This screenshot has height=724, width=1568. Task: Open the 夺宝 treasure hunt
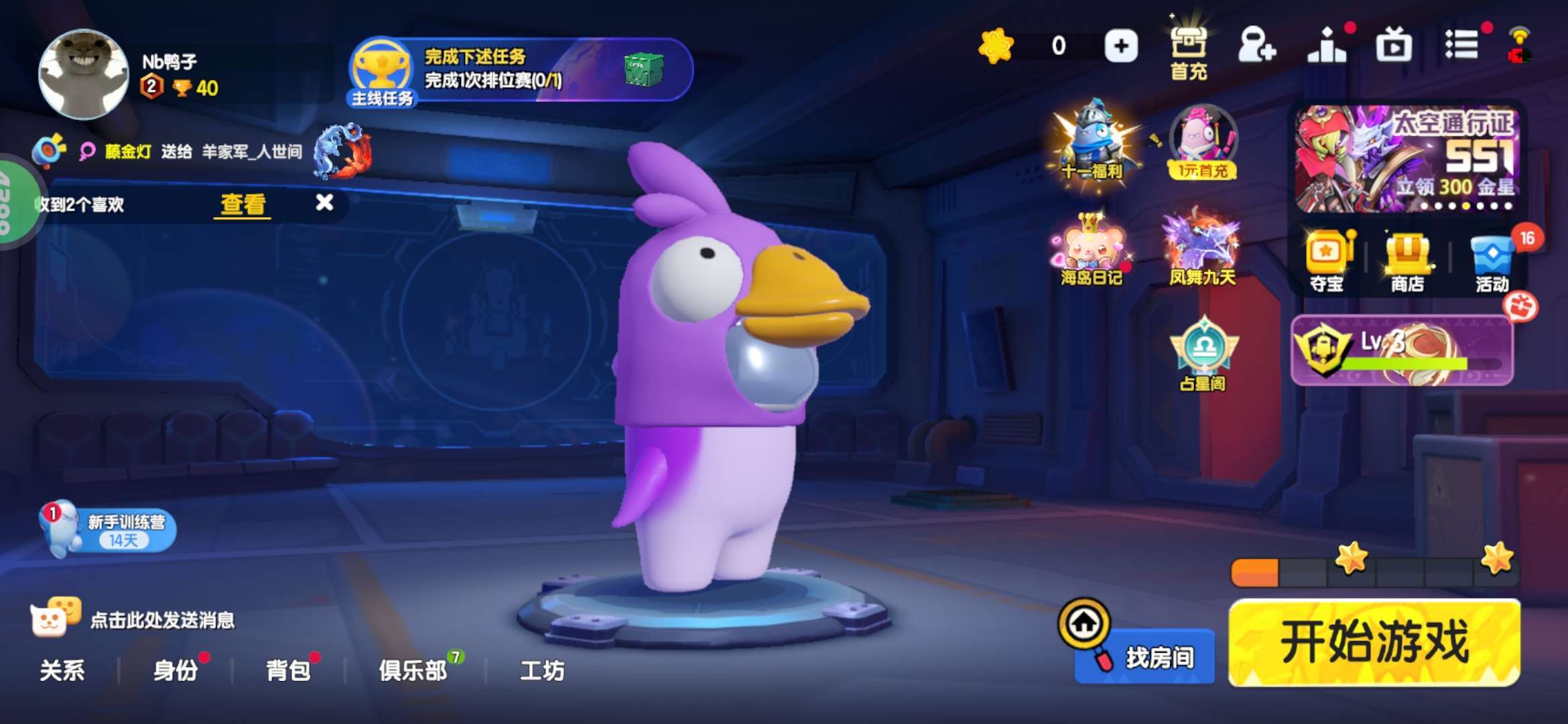coord(1327,263)
